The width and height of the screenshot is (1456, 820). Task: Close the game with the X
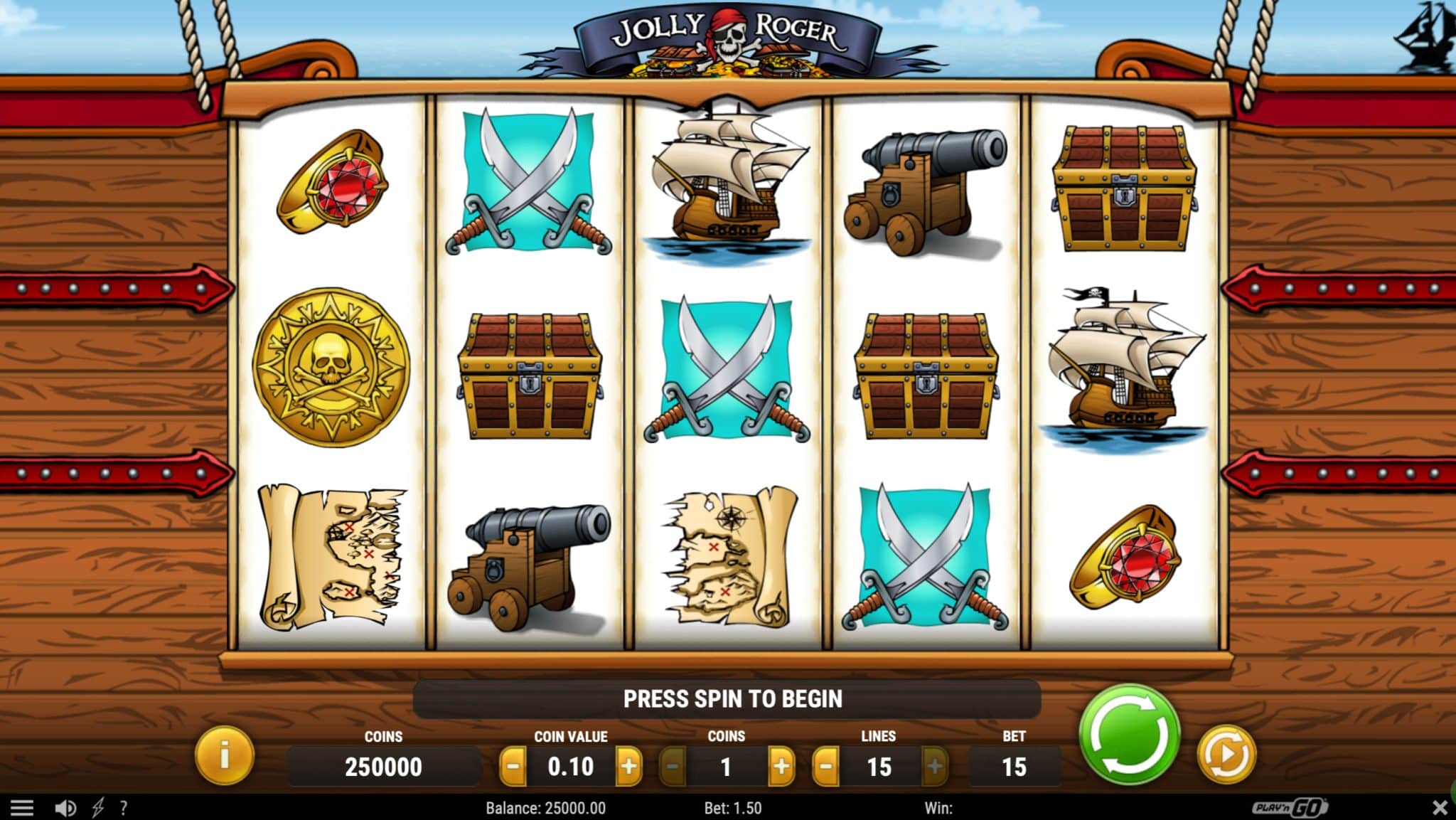1440,808
